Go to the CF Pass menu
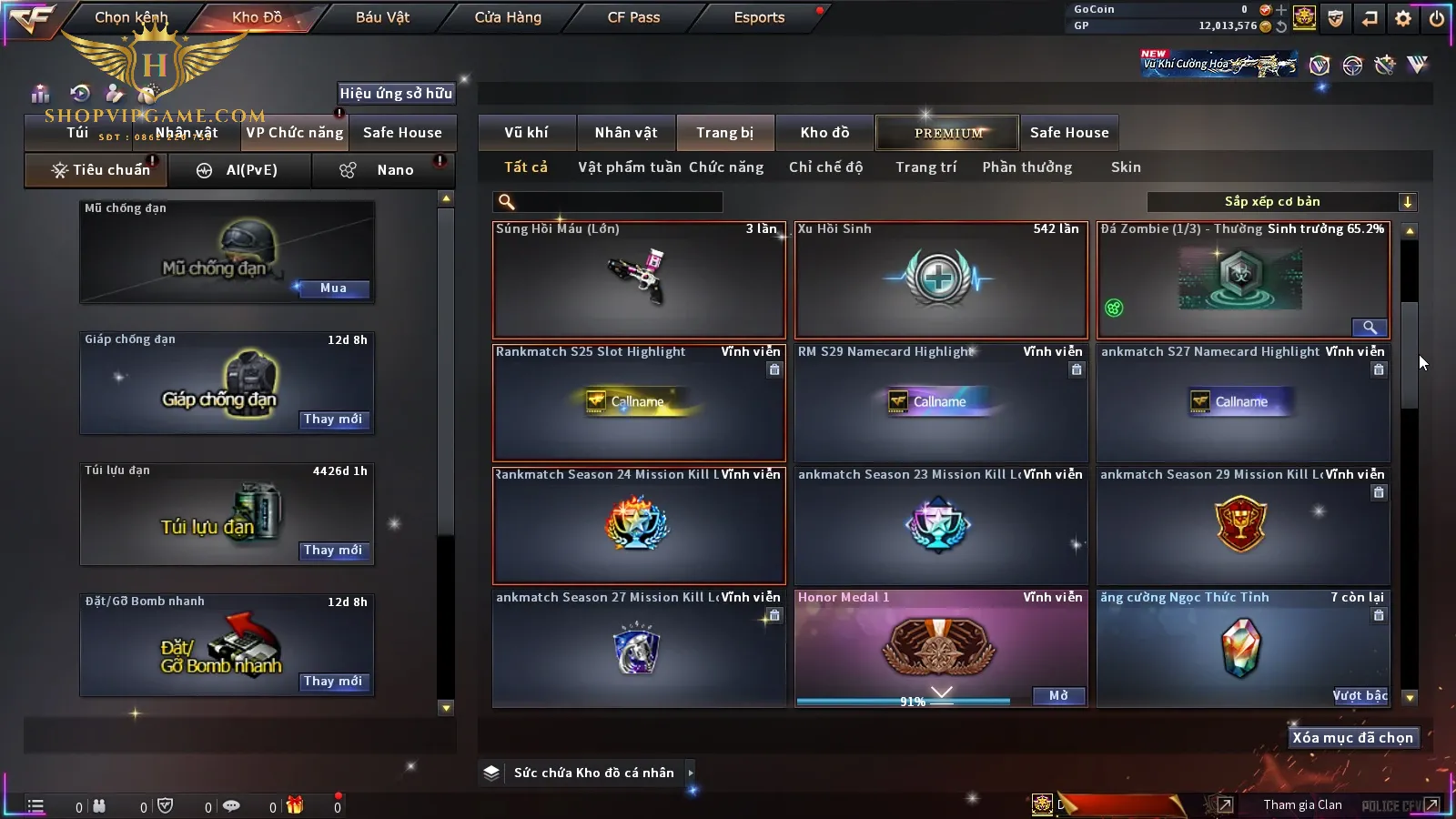1456x819 pixels. coord(633,17)
